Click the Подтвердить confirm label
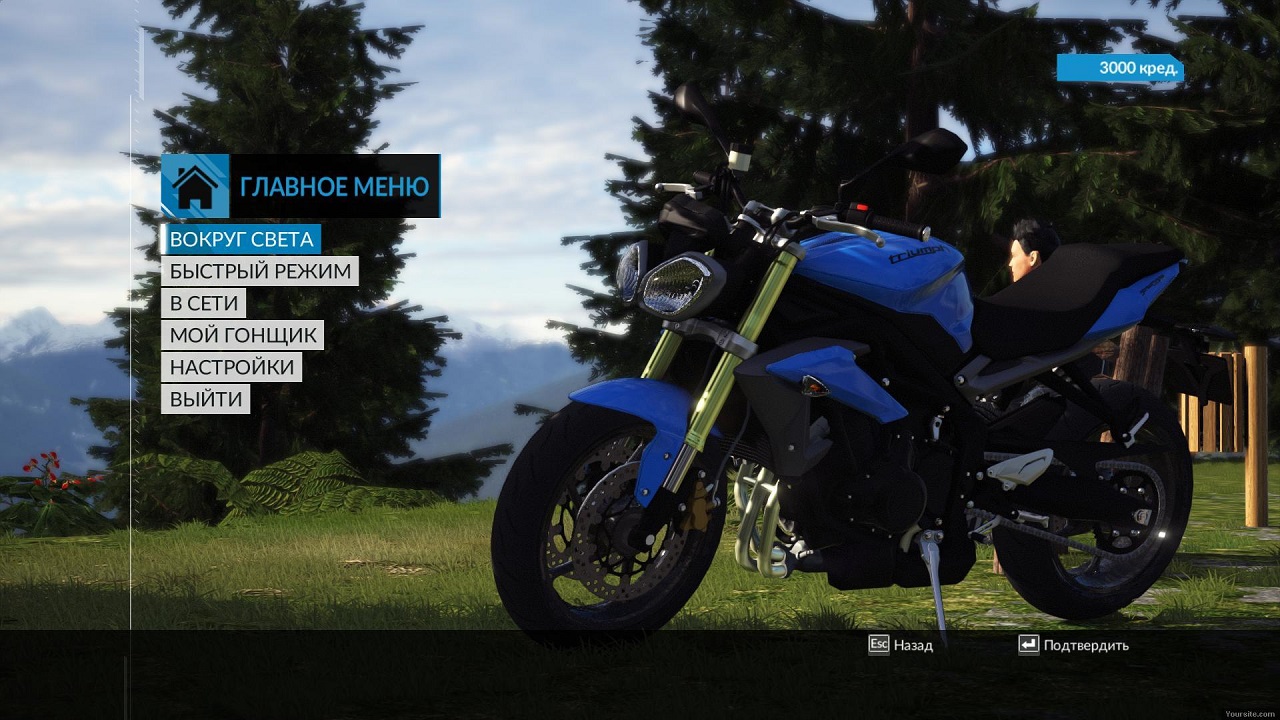This screenshot has width=1280, height=720. (x=1085, y=645)
